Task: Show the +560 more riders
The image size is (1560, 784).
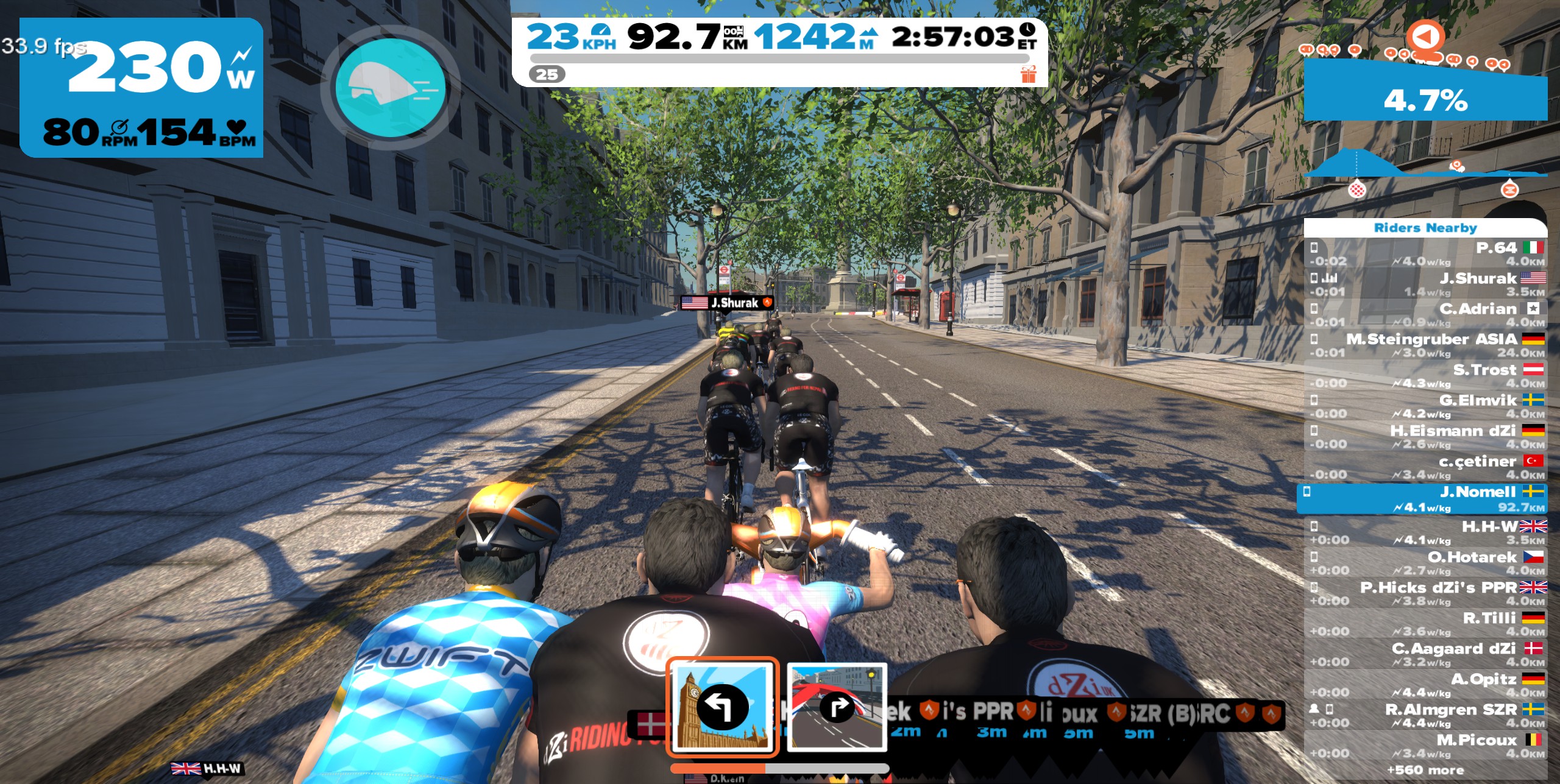Action: (x=1426, y=771)
